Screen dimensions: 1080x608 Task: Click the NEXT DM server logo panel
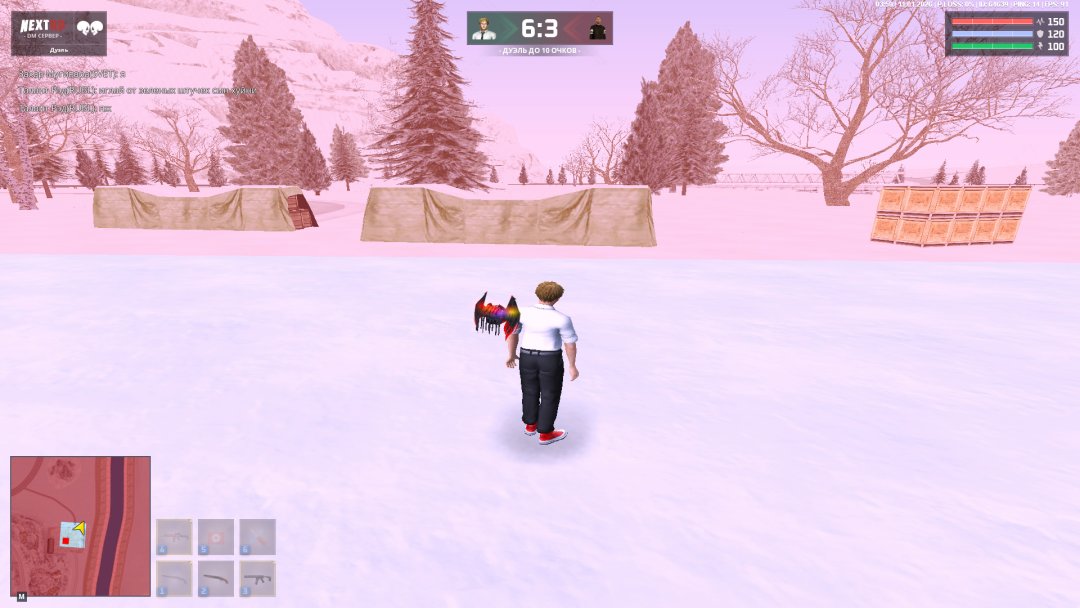[59, 32]
